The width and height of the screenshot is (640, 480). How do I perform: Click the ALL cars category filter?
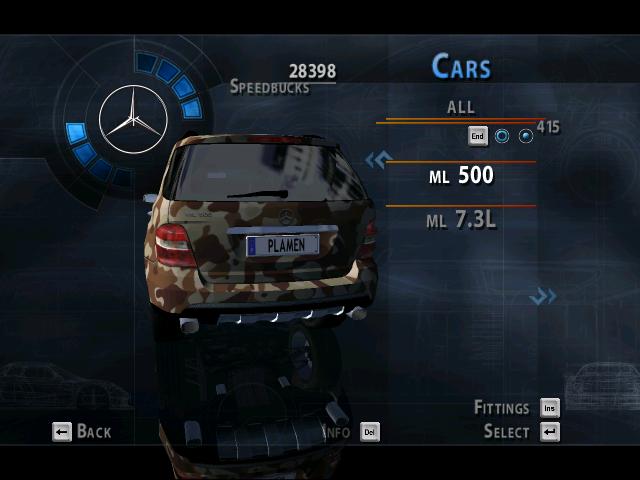click(461, 107)
